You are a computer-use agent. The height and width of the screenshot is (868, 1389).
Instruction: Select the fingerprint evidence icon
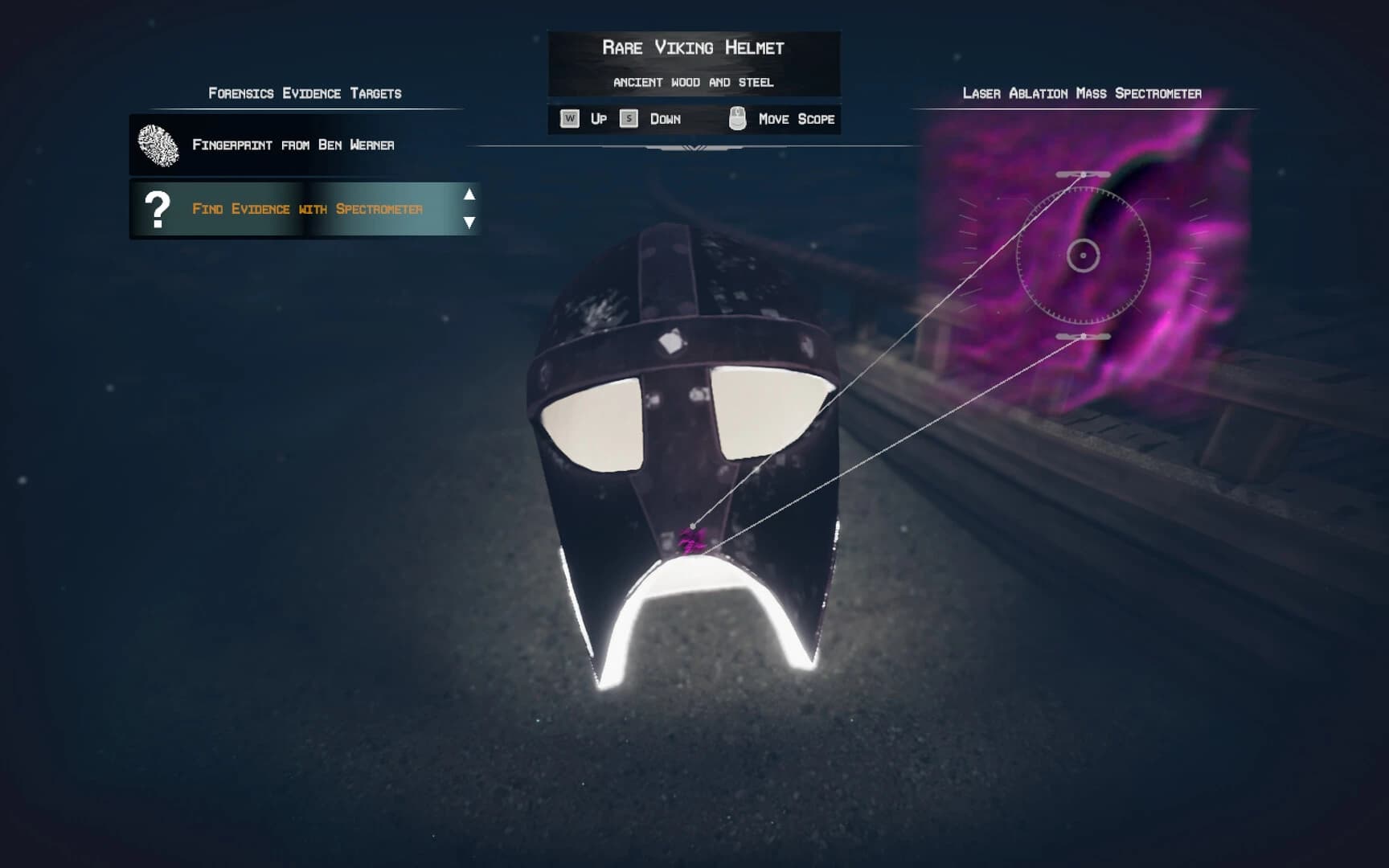point(158,143)
